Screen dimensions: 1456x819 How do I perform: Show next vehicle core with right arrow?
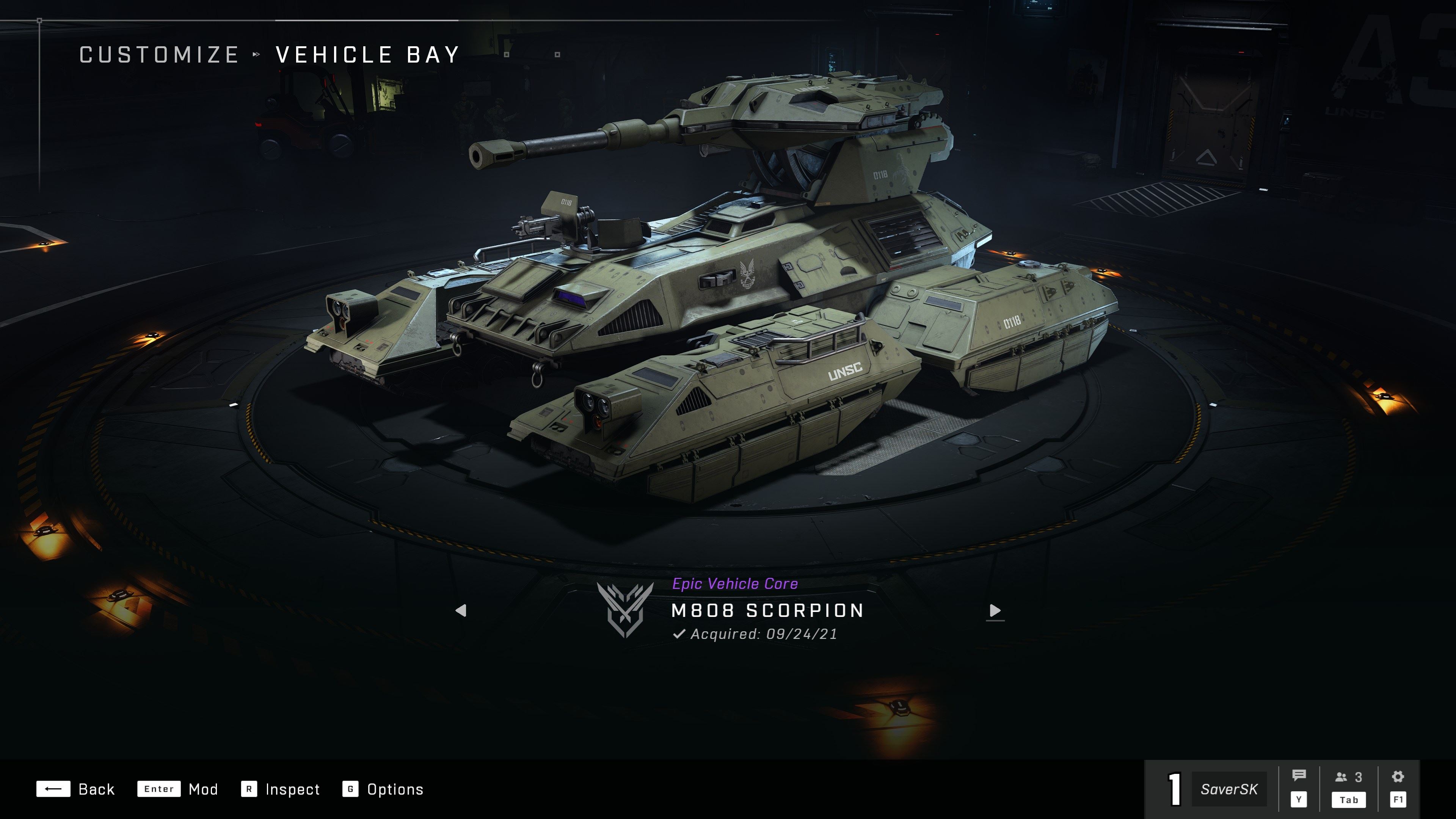click(x=995, y=610)
